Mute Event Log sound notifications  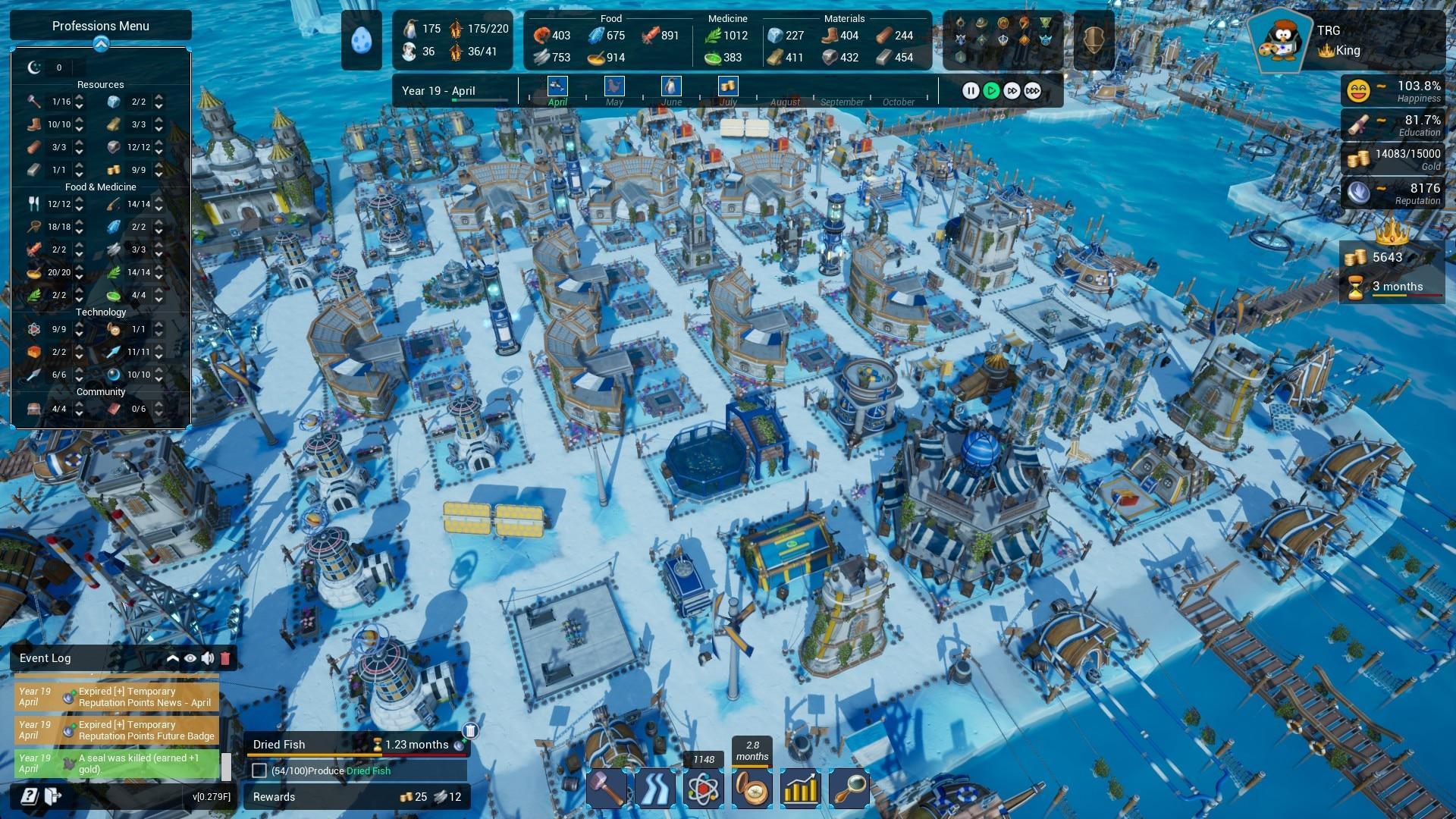coord(207,658)
